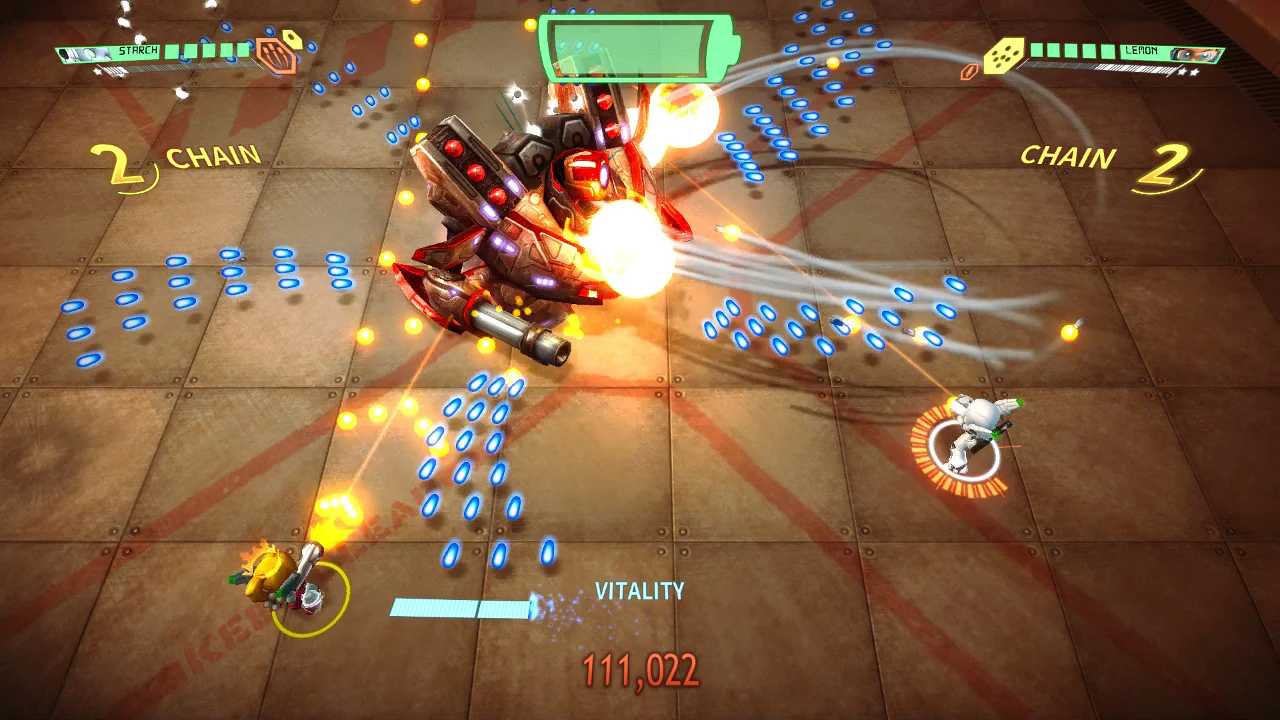Click the cyan vitality bar near the bottom

pyautogui.click(x=460, y=600)
